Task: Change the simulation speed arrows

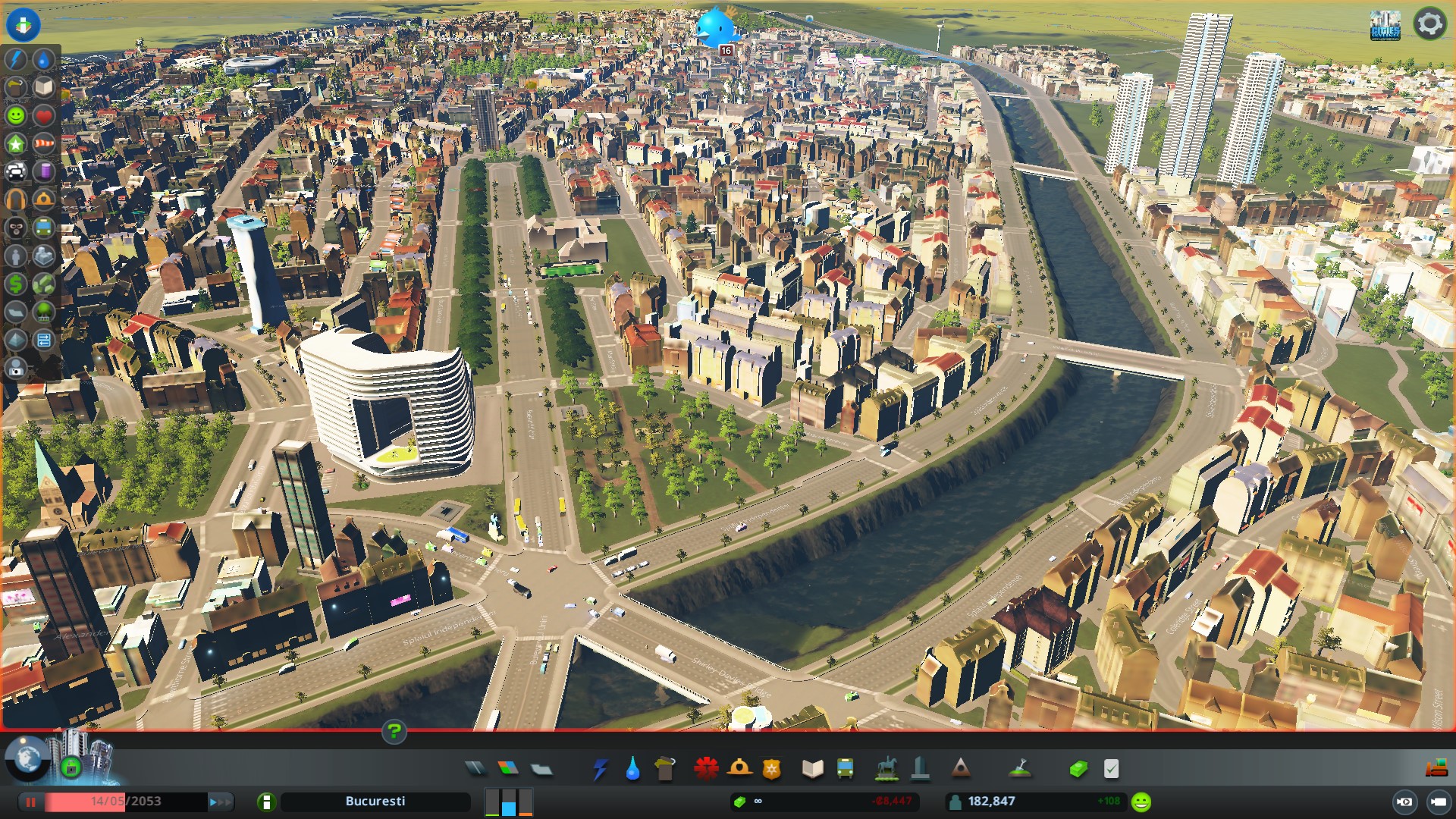Action: (221, 802)
